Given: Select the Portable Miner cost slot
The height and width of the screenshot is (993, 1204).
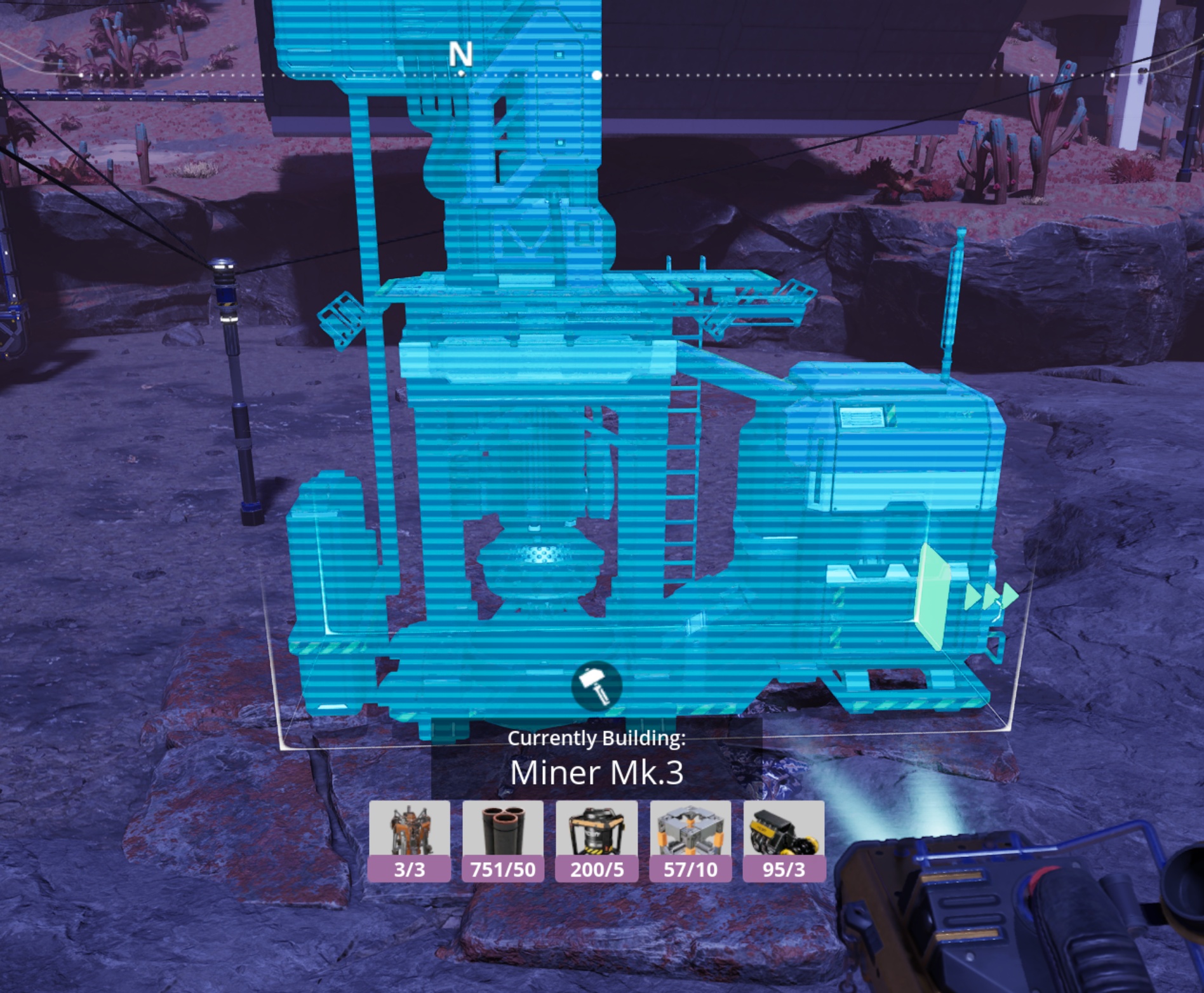Looking at the screenshot, I should (410, 840).
